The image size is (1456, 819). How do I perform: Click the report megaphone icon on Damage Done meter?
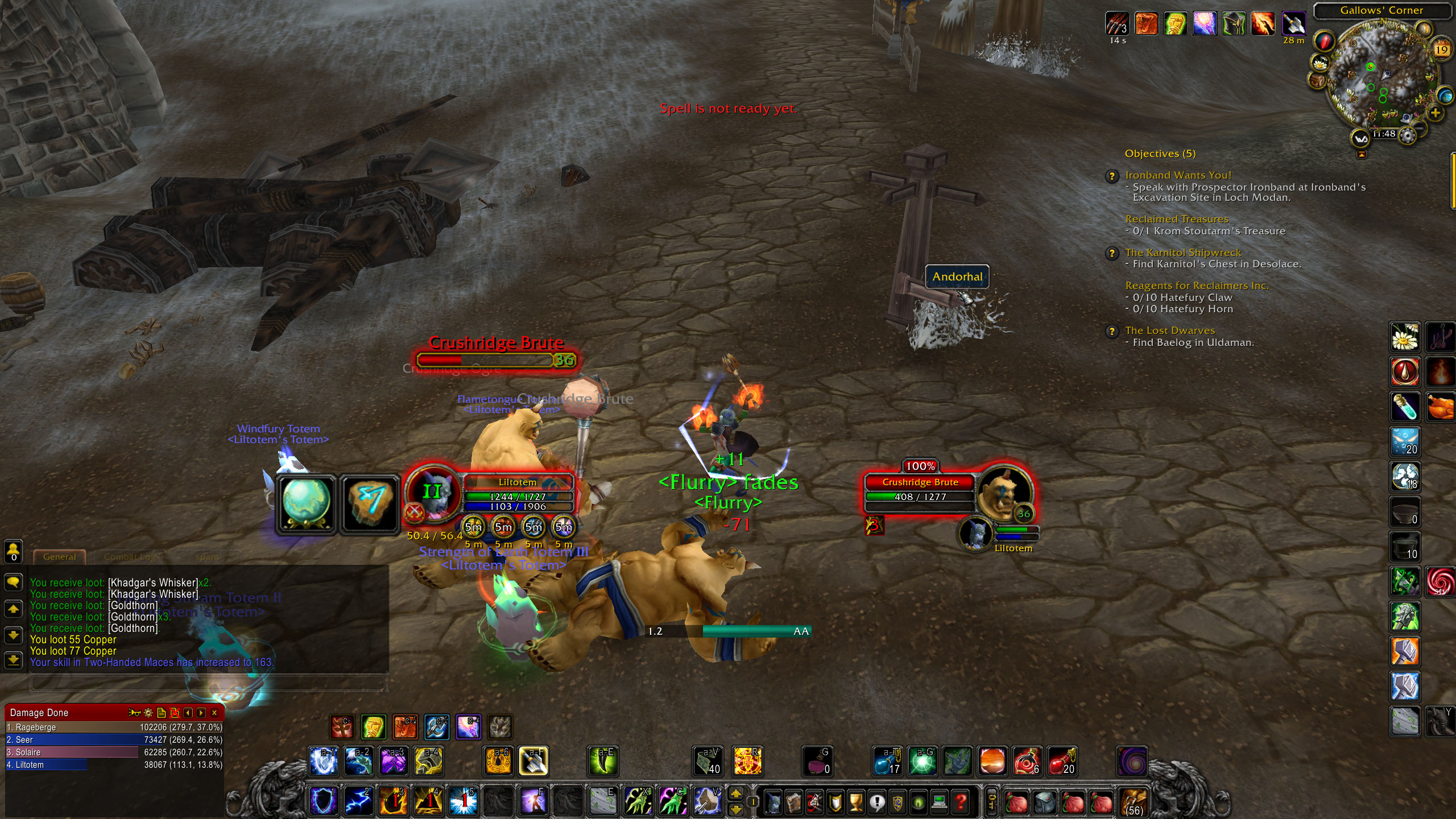click(x=135, y=713)
